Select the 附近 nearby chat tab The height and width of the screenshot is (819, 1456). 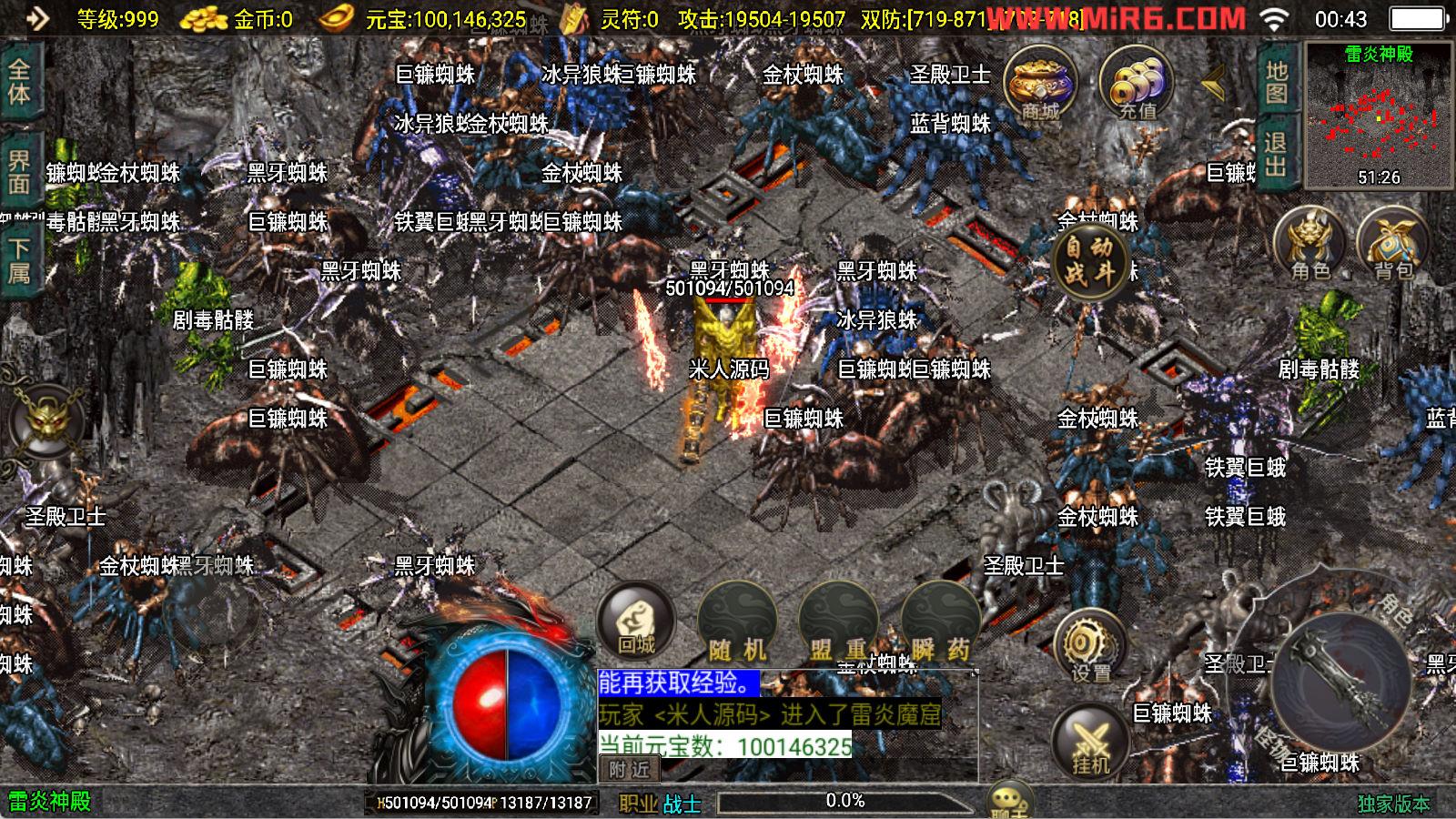pos(630,770)
